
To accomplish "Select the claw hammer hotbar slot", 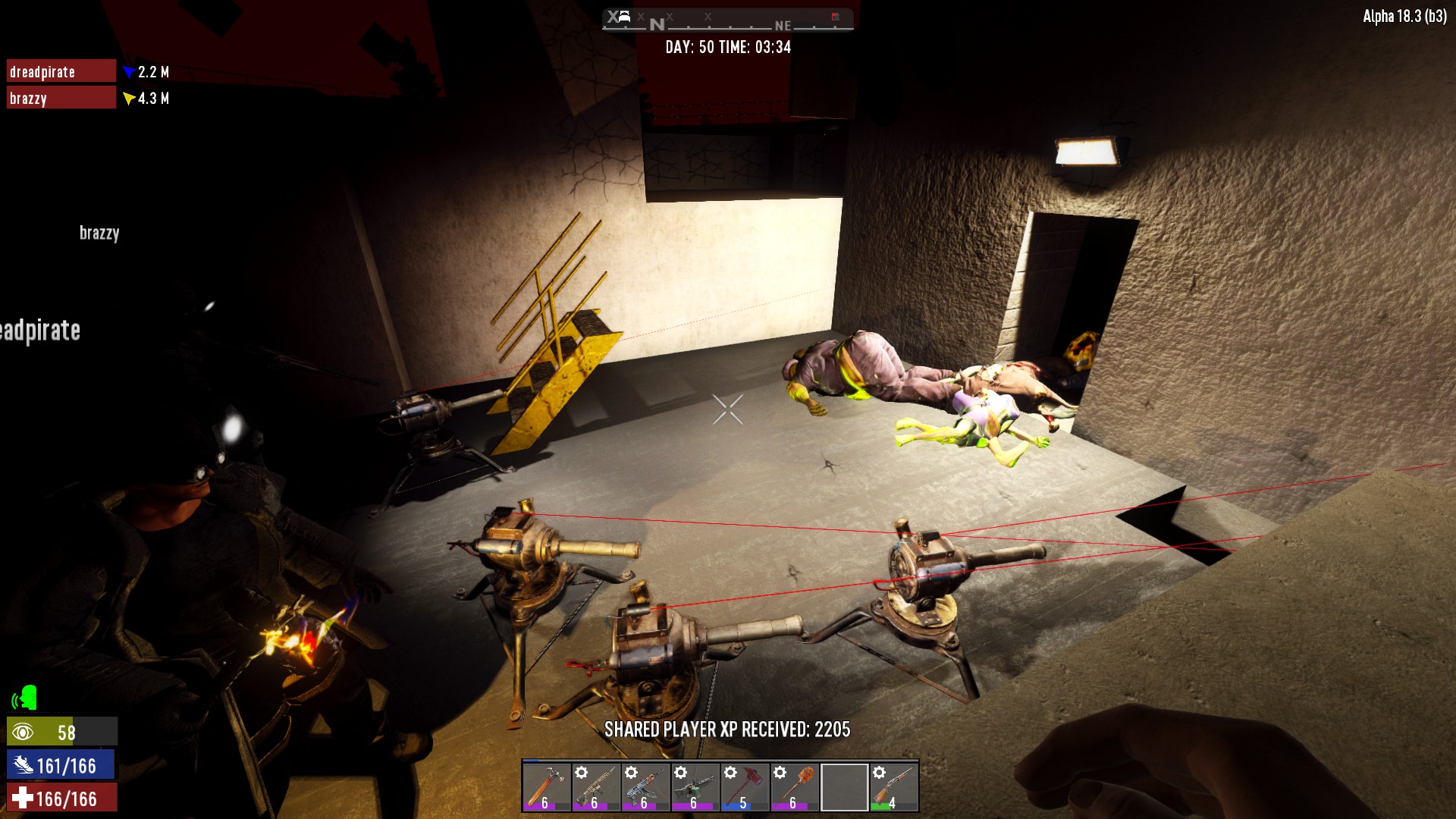I will tap(546, 786).
